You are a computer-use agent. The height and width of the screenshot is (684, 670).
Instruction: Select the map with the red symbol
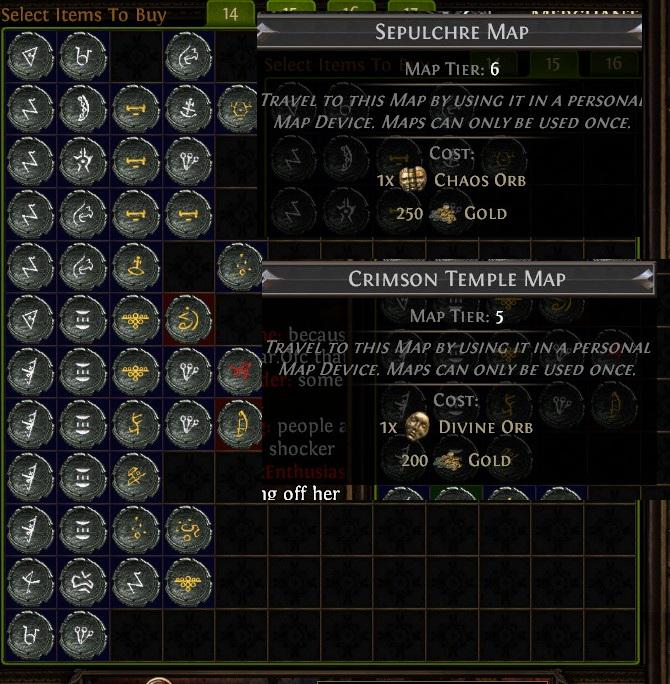(238, 369)
